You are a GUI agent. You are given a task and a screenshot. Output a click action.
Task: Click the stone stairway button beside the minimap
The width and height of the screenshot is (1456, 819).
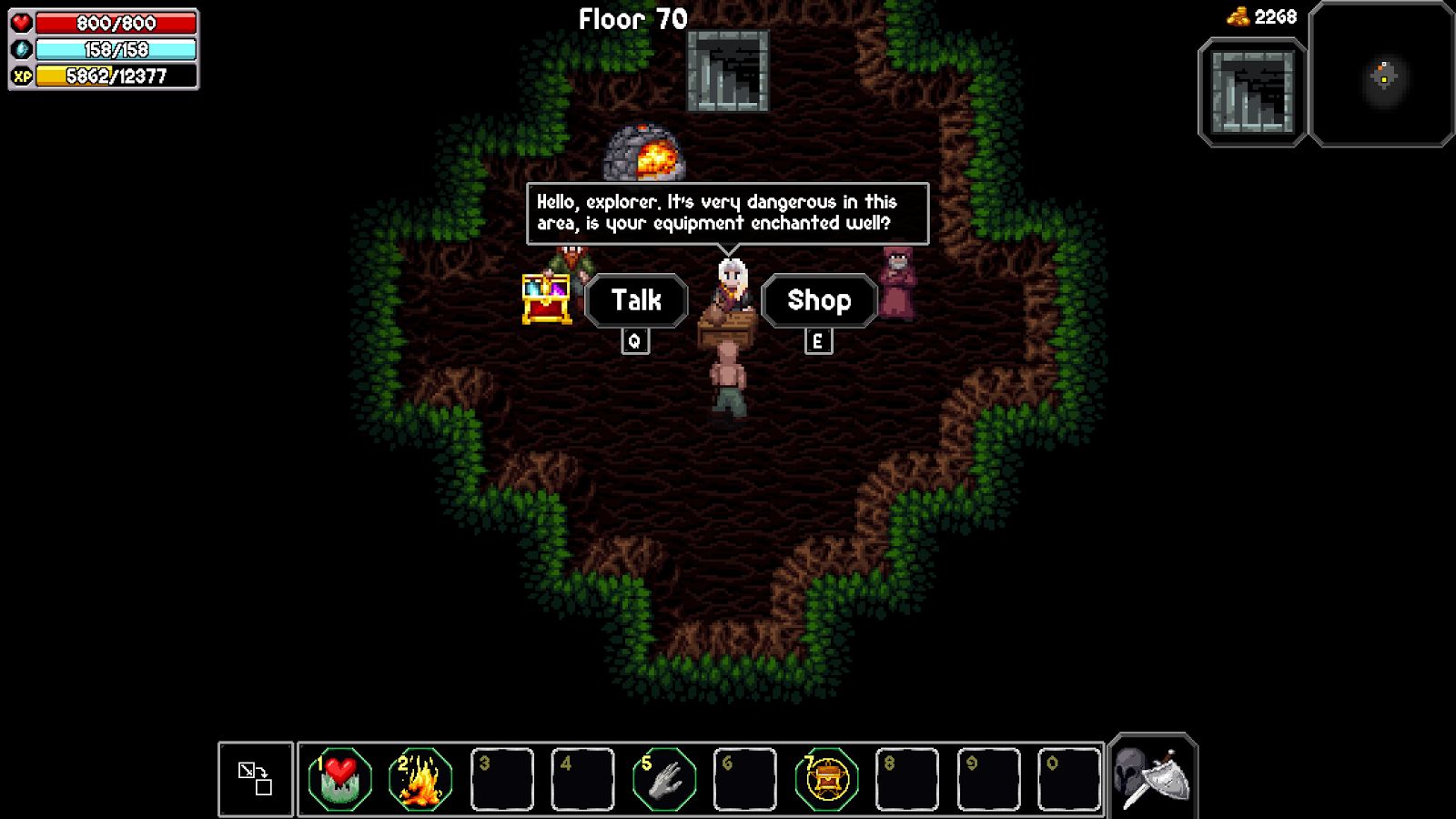(1252, 92)
